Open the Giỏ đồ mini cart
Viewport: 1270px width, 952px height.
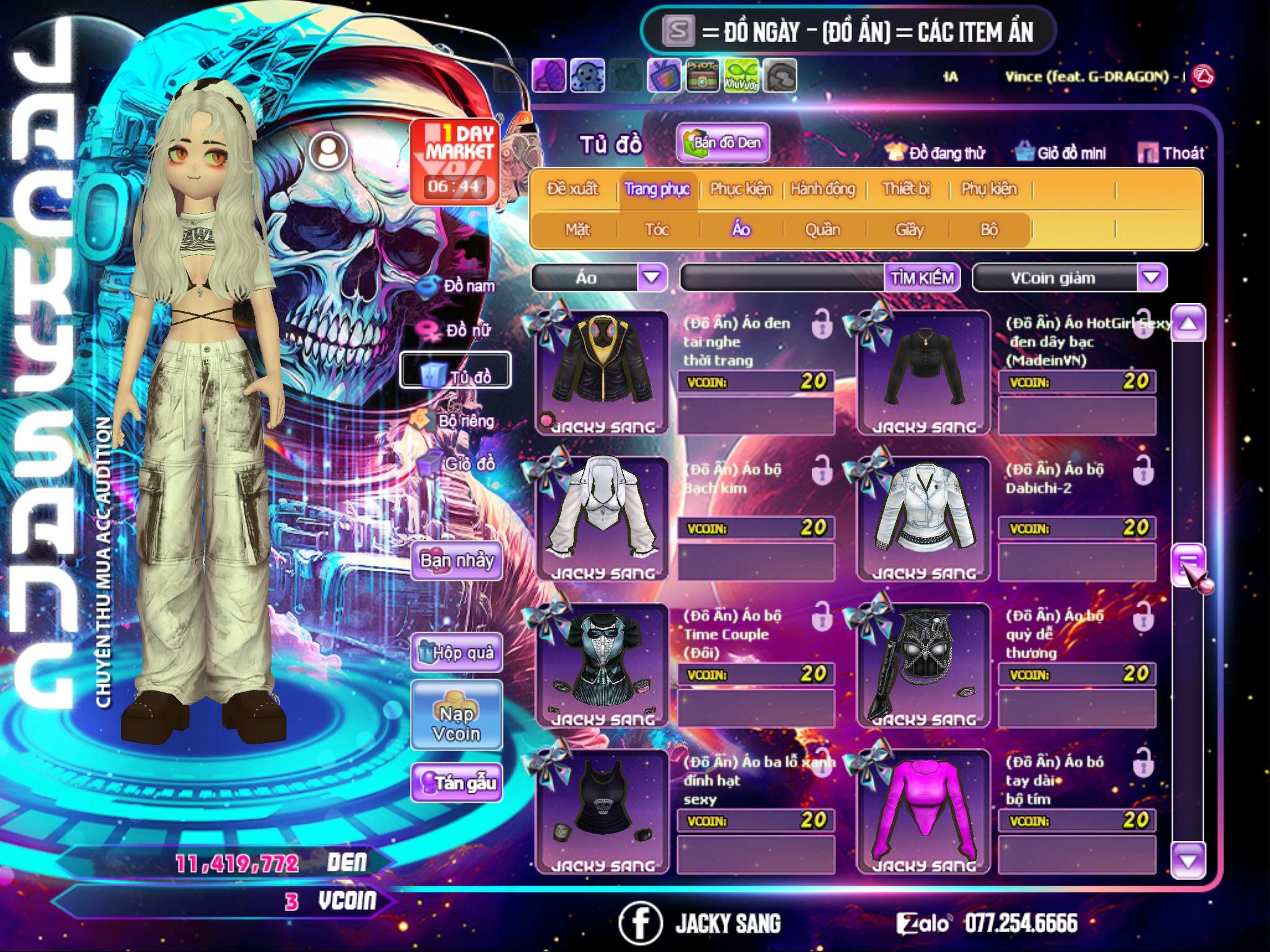[1061, 153]
